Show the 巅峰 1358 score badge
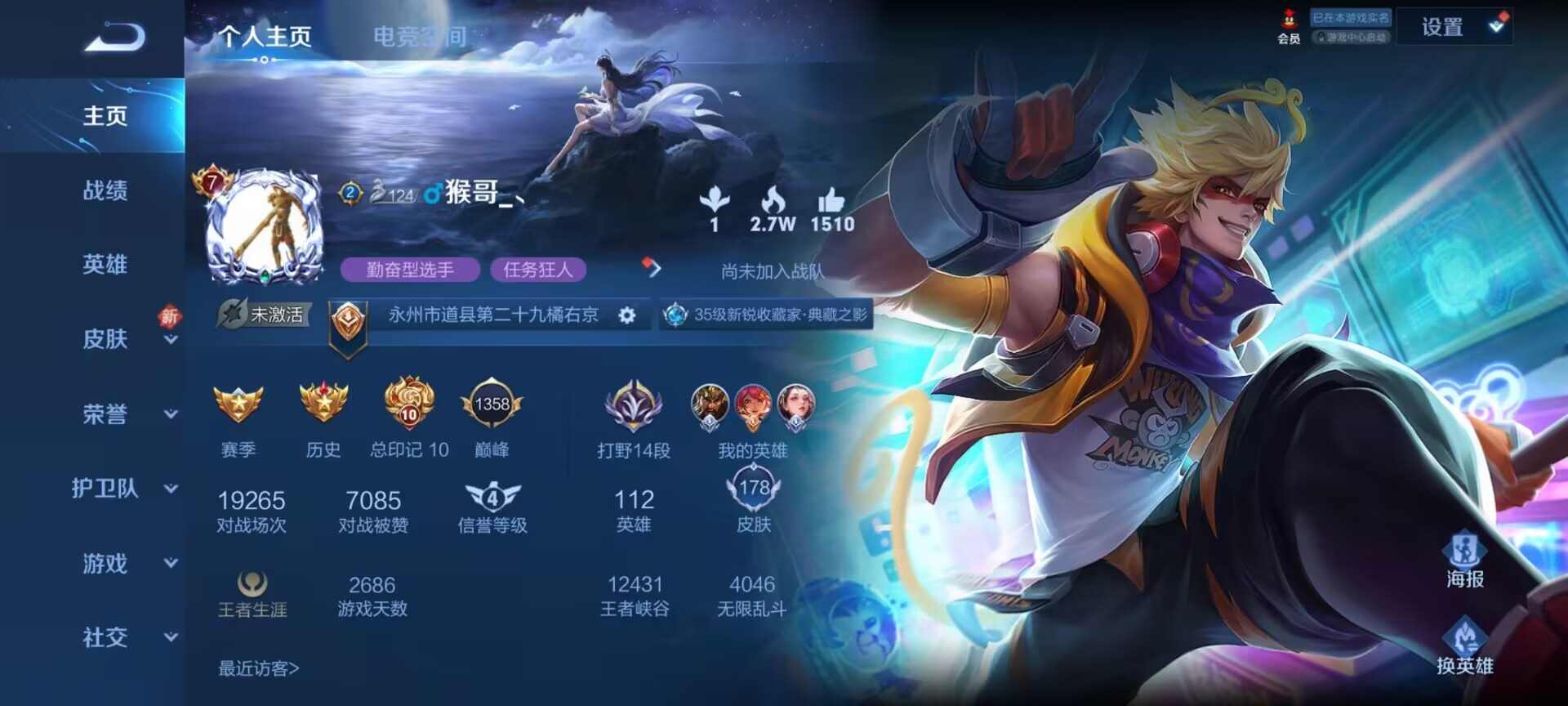The height and width of the screenshot is (706, 1568). [492, 404]
